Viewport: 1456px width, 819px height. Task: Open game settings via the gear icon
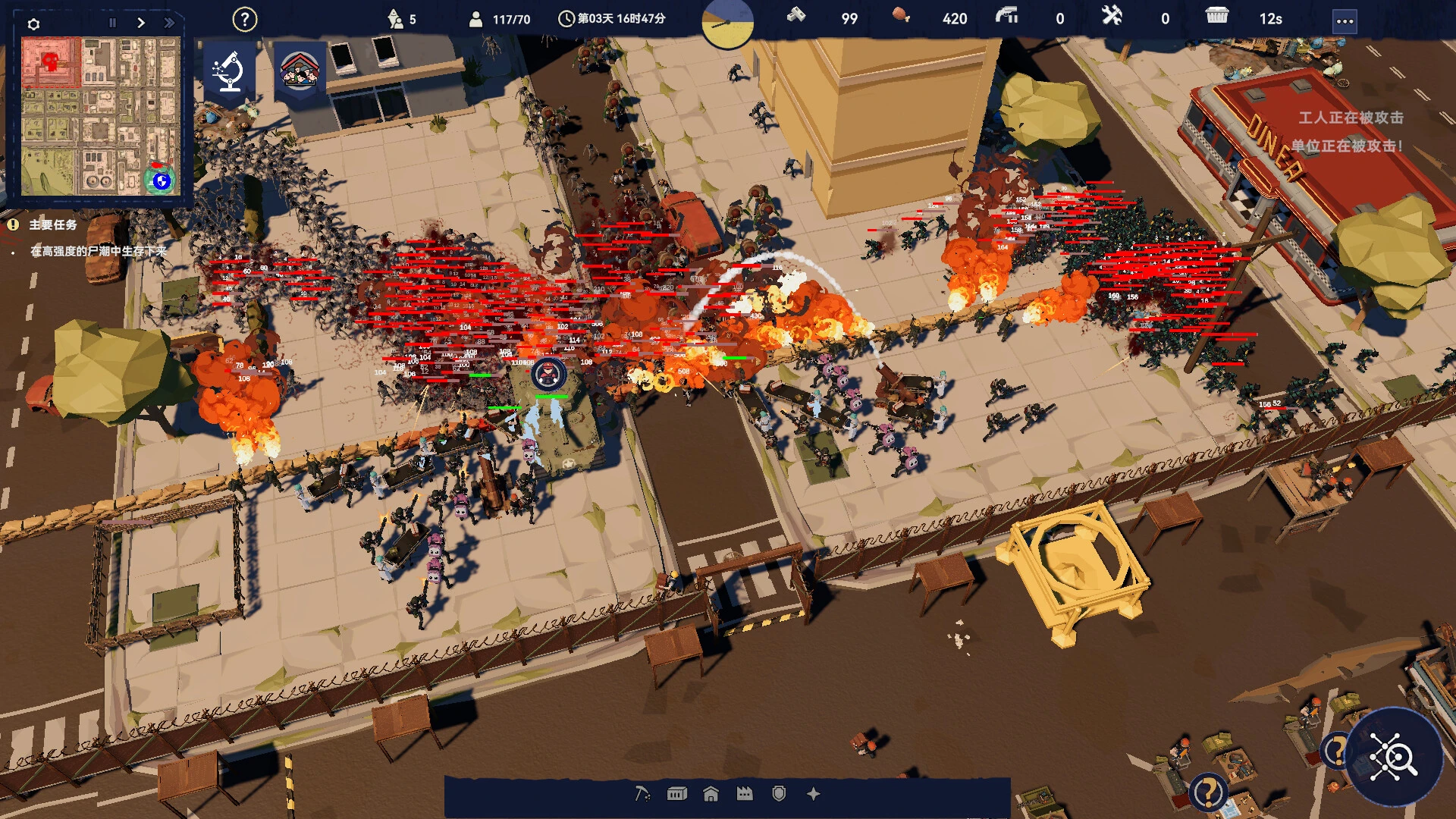pyautogui.click(x=32, y=23)
